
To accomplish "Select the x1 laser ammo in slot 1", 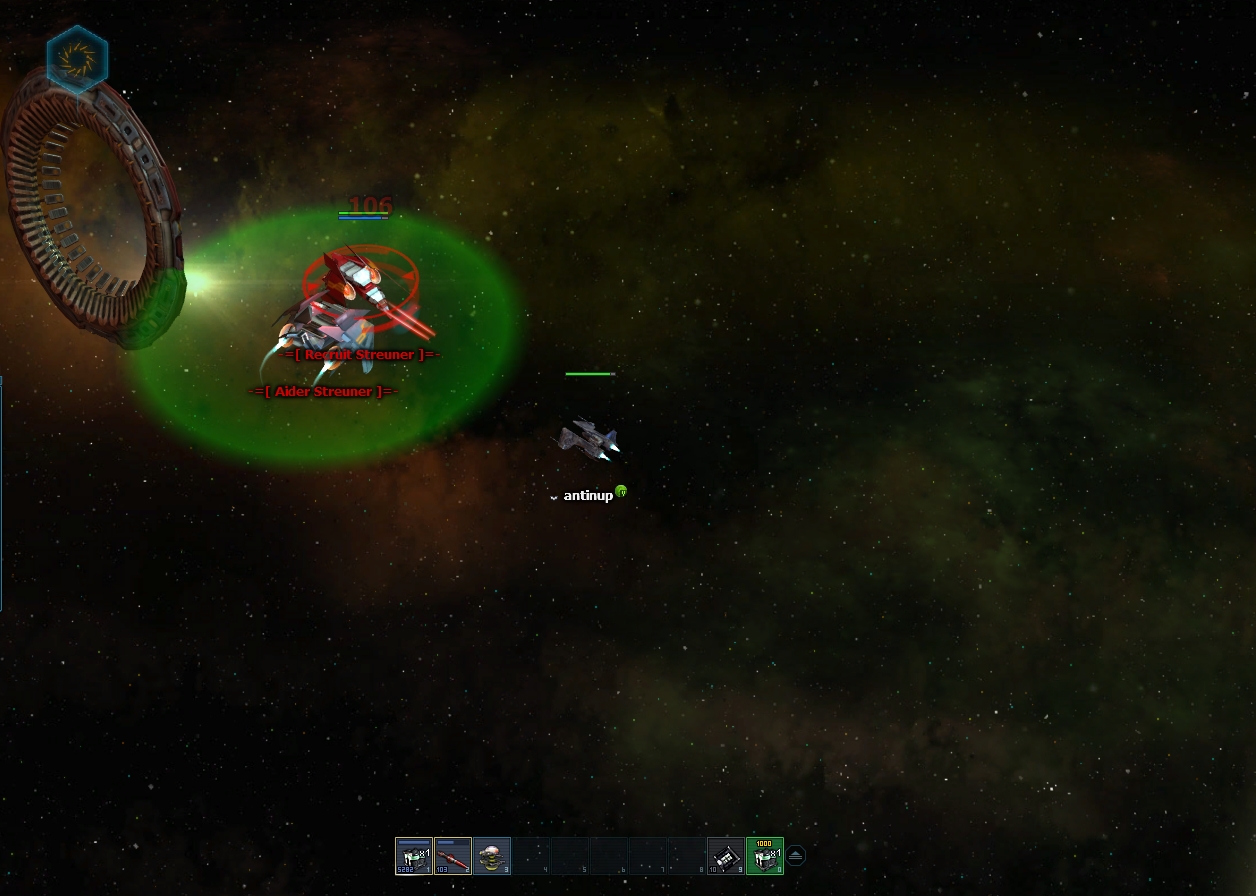I will pyautogui.click(x=414, y=856).
